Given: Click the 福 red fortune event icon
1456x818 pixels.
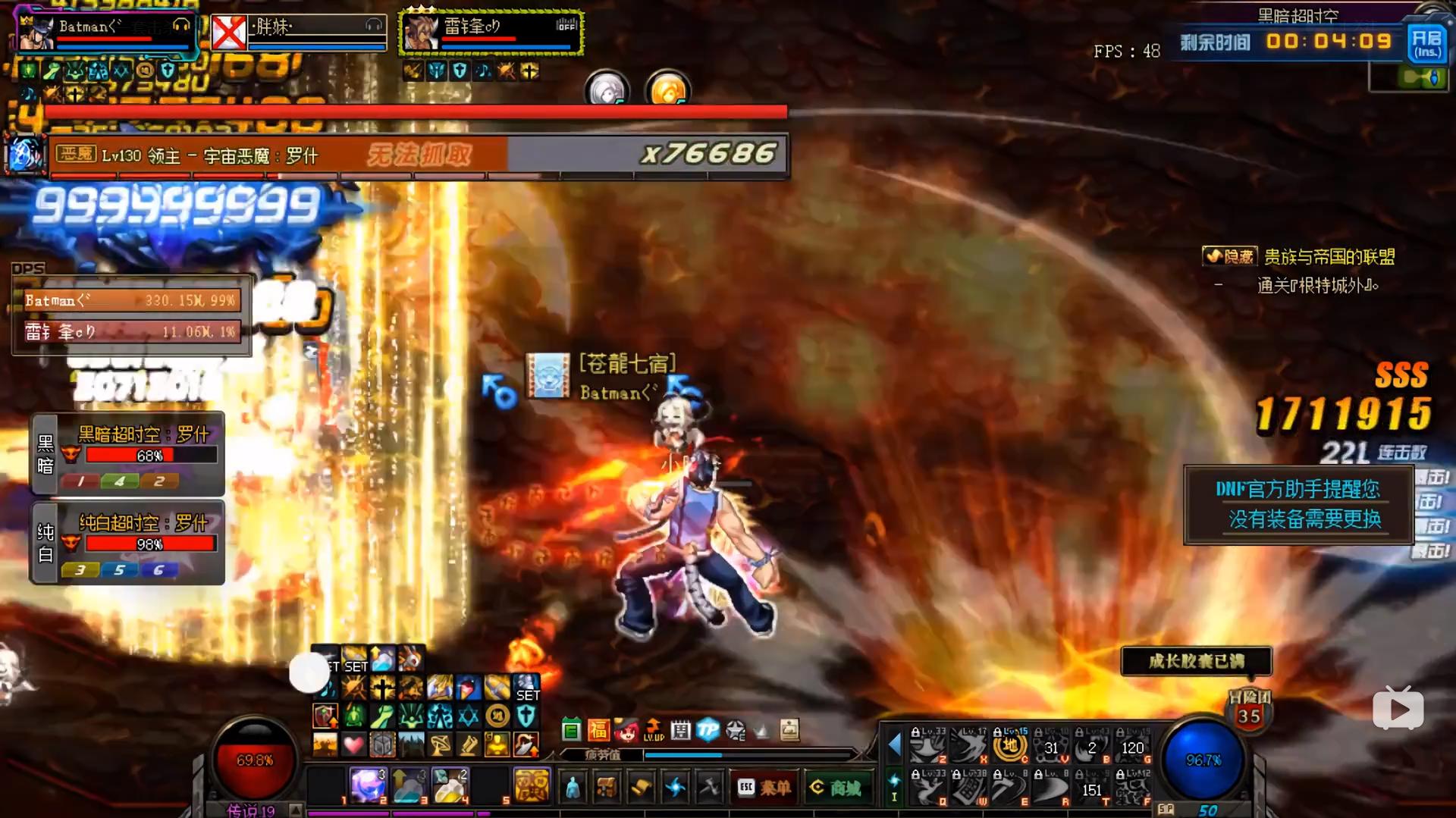Looking at the screenshot, I should (598, 730).
